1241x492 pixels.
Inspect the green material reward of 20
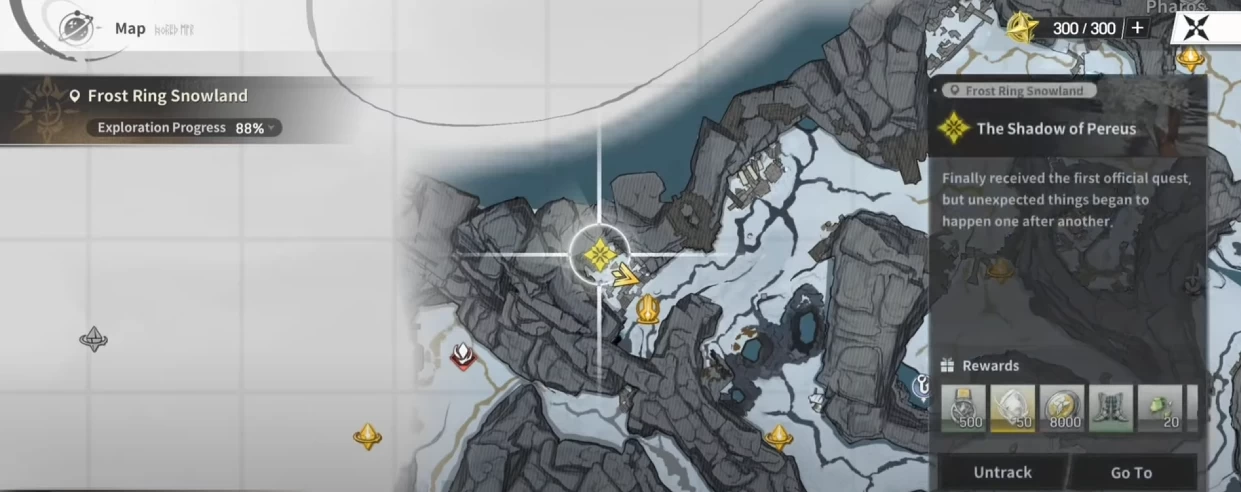(1160, 409)
